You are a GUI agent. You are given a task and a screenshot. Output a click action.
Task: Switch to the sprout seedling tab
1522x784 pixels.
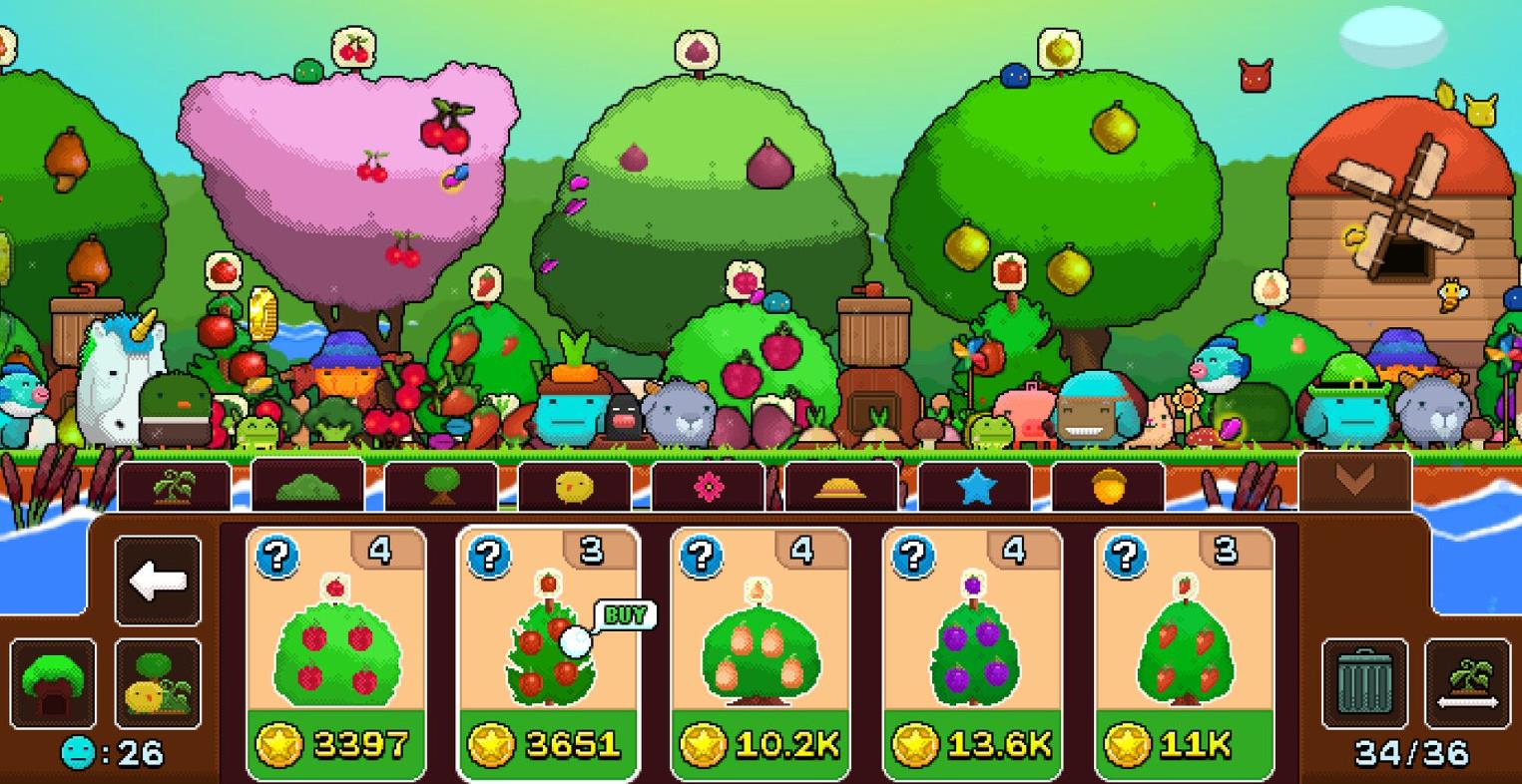pyautogui.click(x=176, y=483)
